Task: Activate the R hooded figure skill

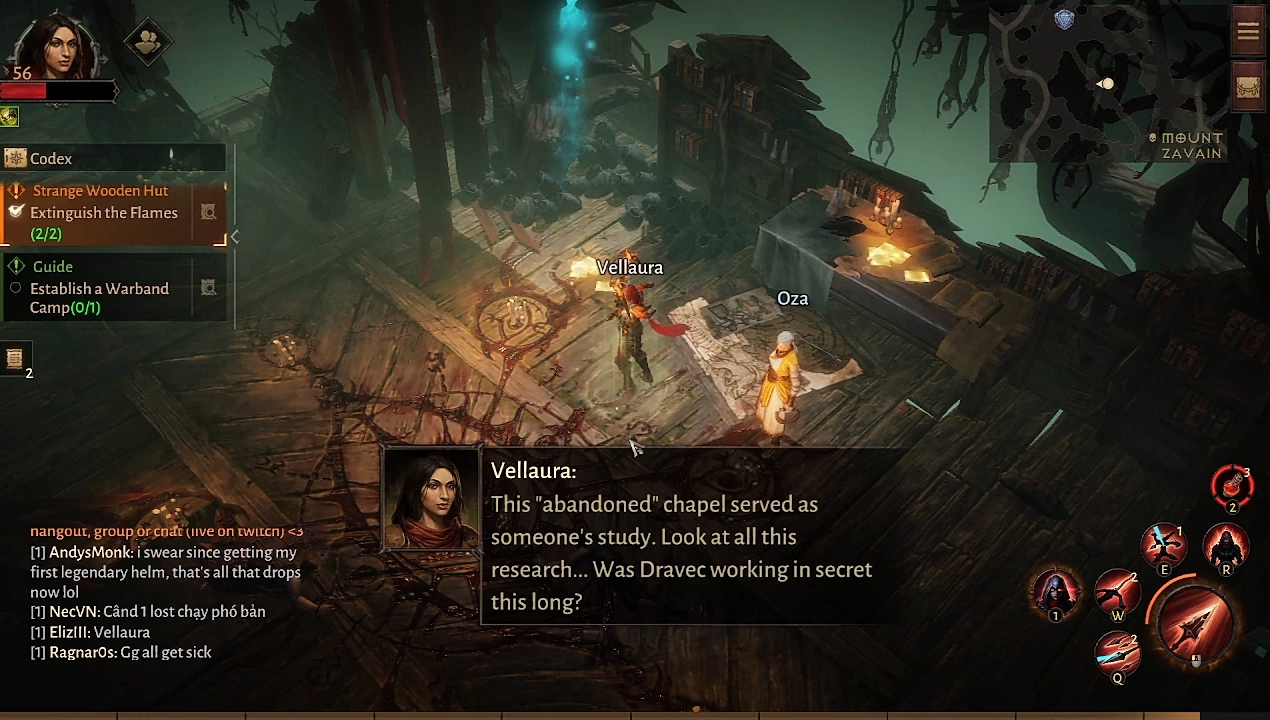Action: (1226, 547)
